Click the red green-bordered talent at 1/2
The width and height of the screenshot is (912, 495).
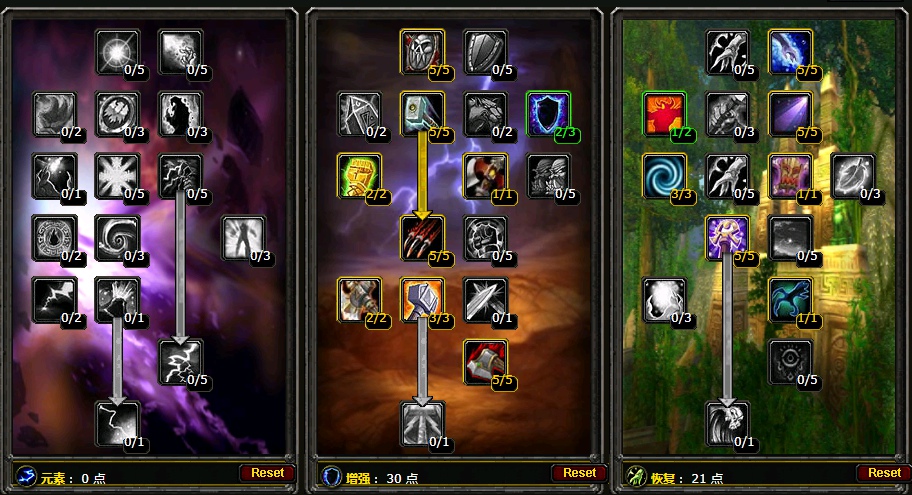coord(664,113)
